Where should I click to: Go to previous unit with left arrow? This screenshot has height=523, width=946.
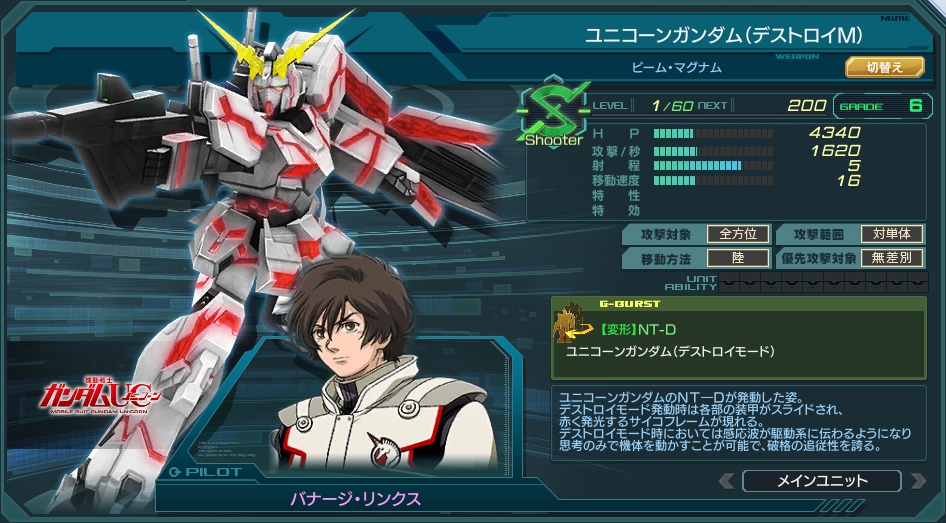pos(727,481)
